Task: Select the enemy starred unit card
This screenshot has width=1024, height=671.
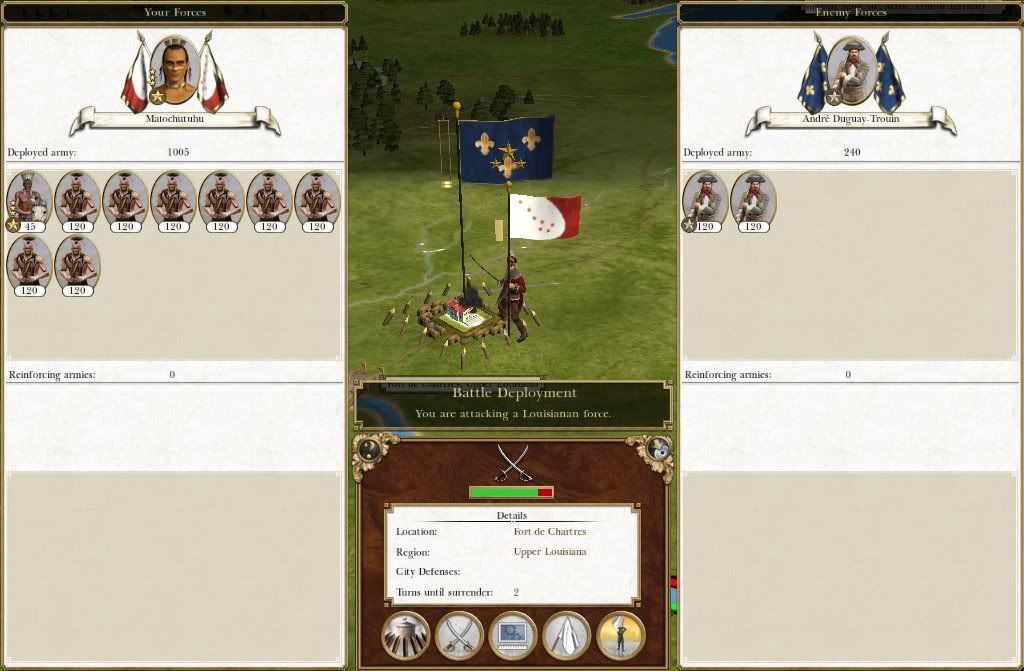Action: tap(705, 201)
